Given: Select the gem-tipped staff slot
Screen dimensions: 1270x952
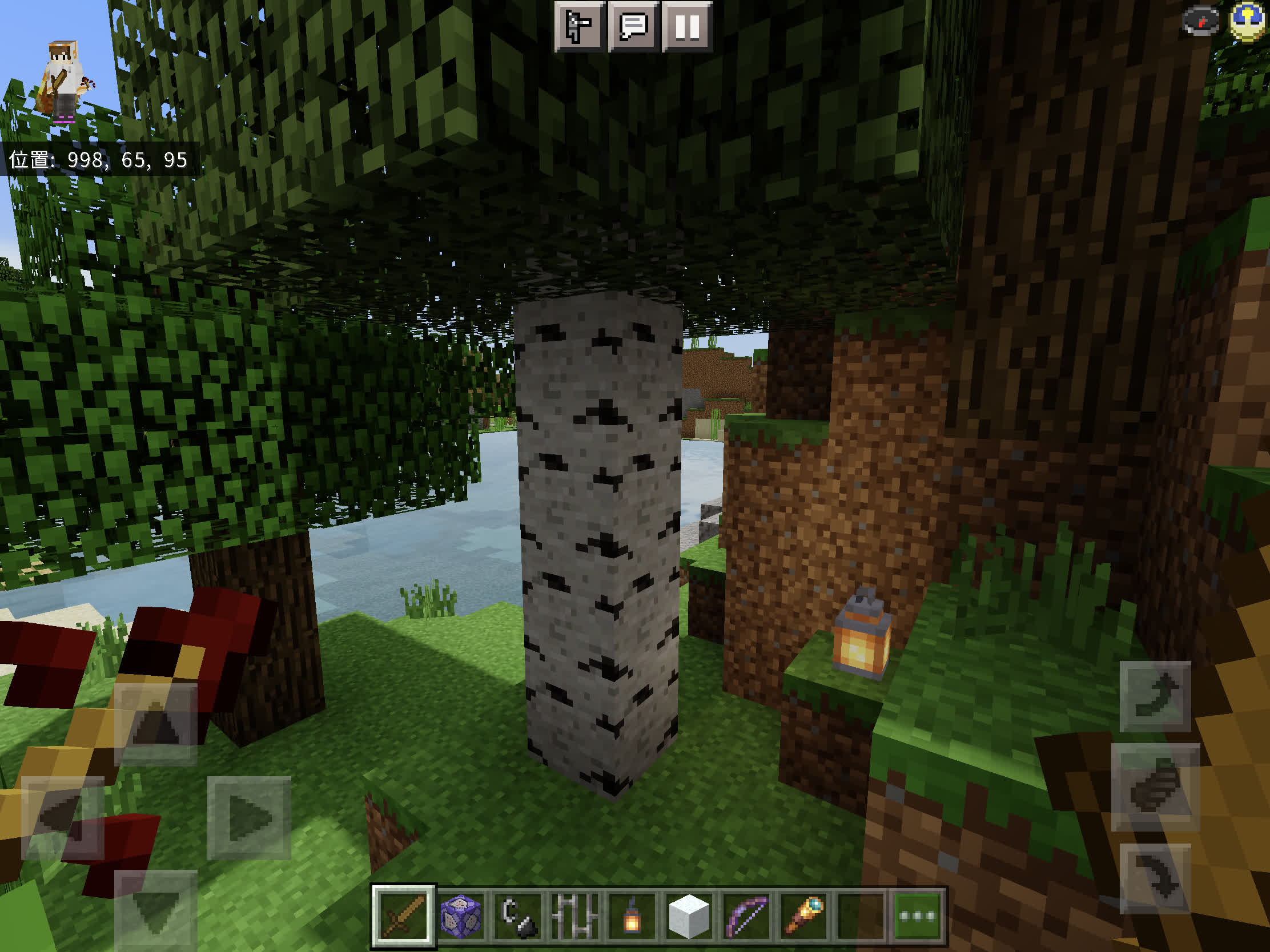Looking at the screenshot, I should 803,916.
